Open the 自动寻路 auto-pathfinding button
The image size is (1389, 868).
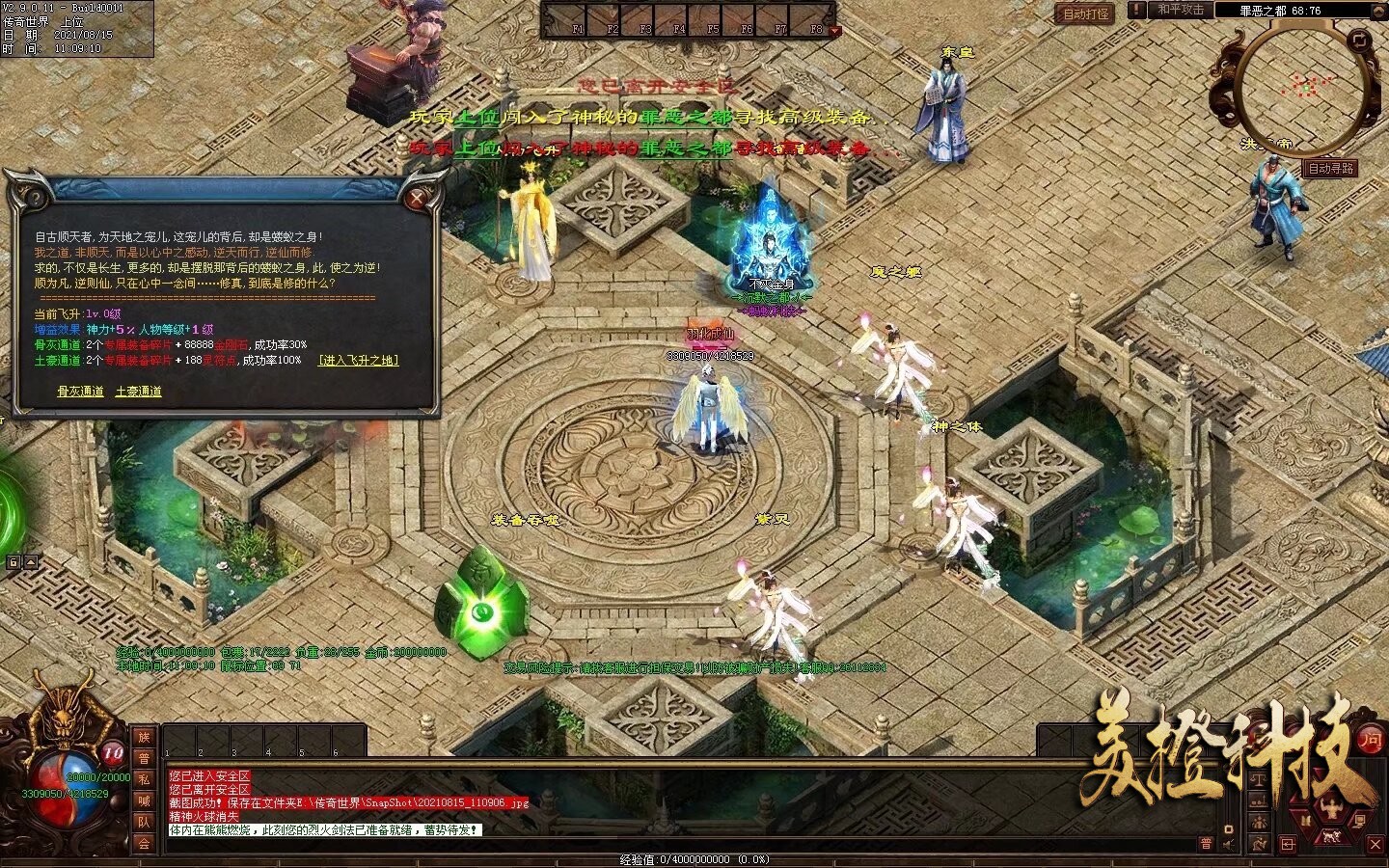[x=1331, y=168]
